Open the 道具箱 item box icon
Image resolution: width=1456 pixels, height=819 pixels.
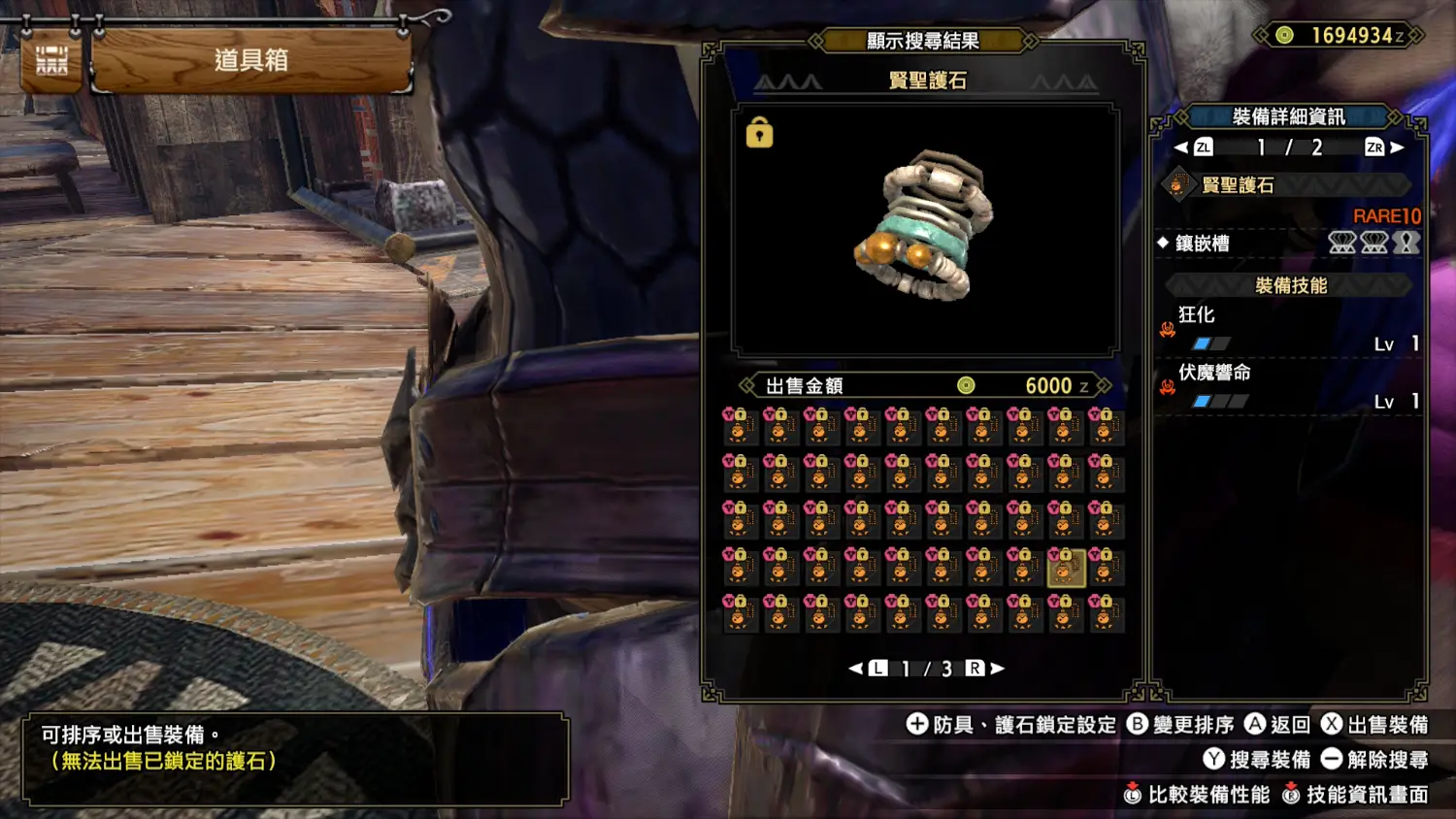click(51, 61)
